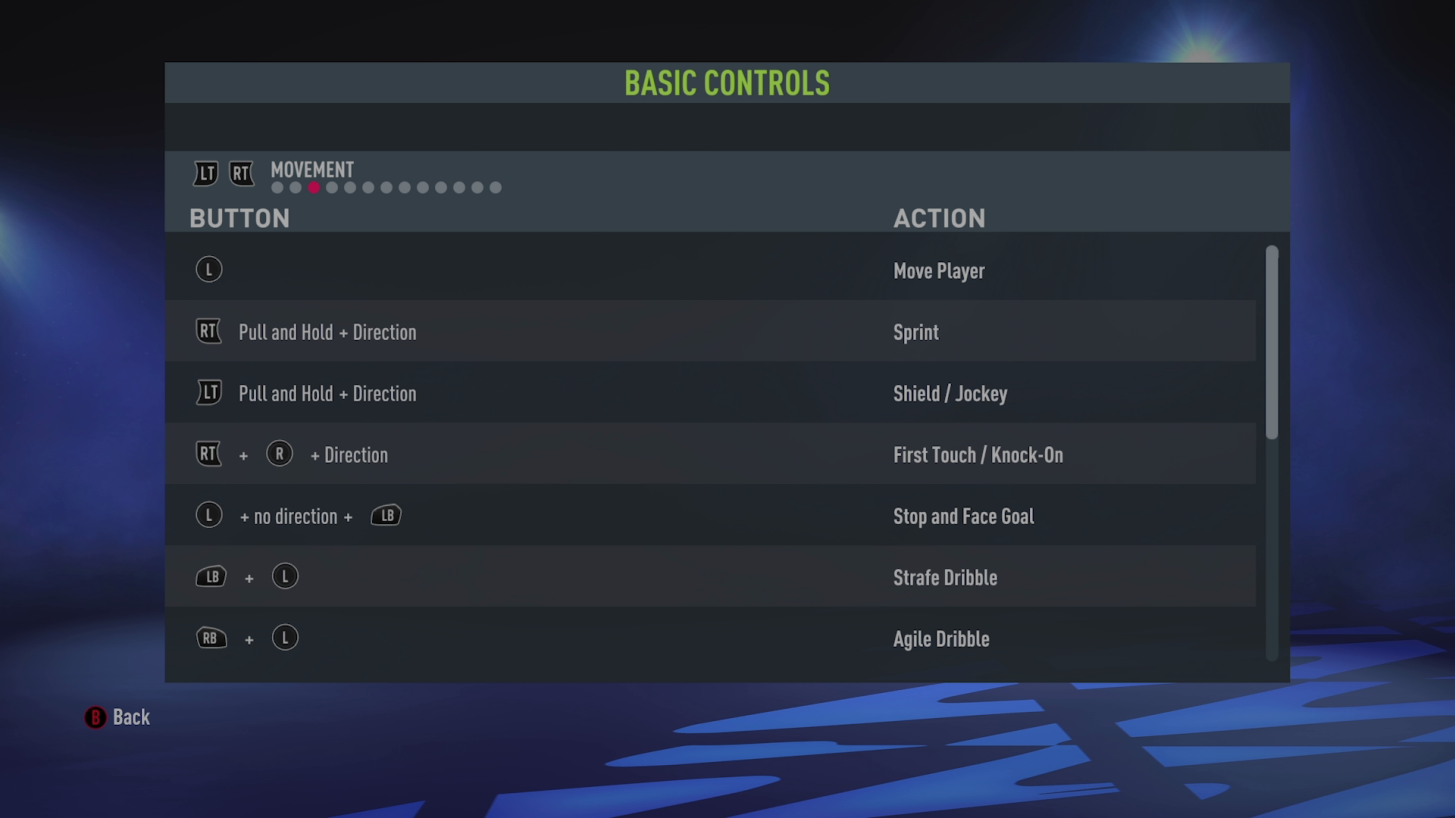Click the RB icon on the Agile Dribble row
The width and height of the screenshot is (1455, 818).
click(211, 637)
